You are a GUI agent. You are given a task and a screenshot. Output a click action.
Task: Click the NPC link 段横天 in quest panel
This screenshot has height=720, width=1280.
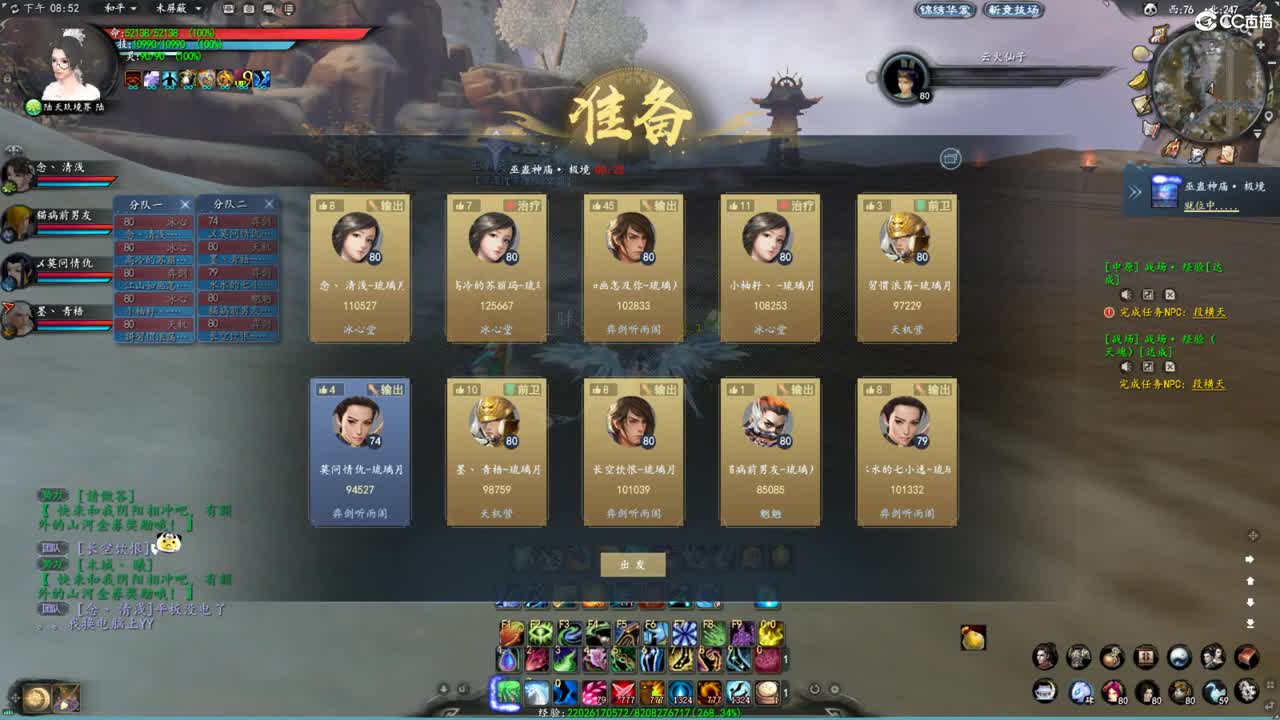pos(1208,313)
